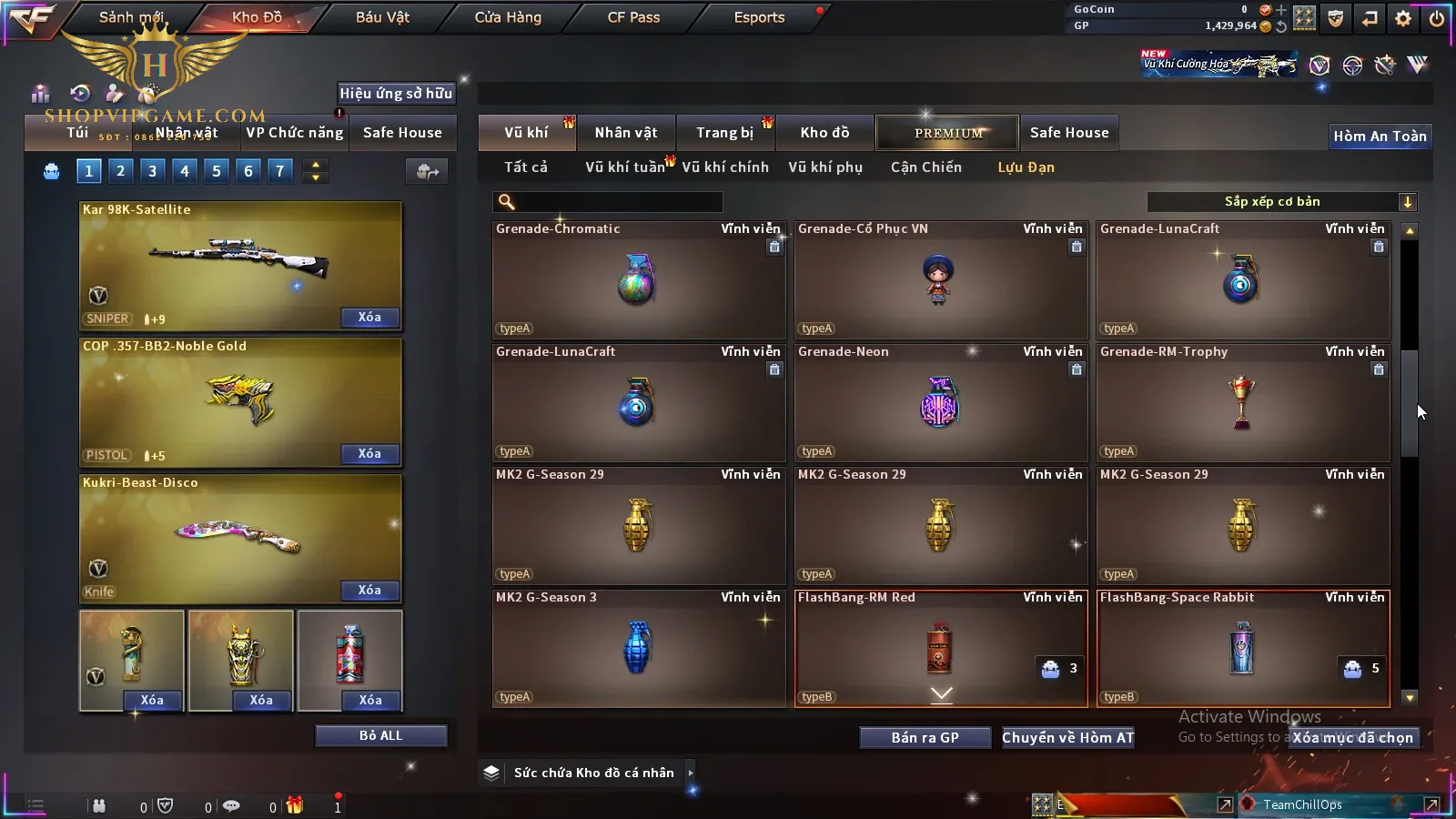Remove the Kar 98K-Satellite with Xóa
The height and width of the screenshot is (819, 1456).
(x=369, y=318)
